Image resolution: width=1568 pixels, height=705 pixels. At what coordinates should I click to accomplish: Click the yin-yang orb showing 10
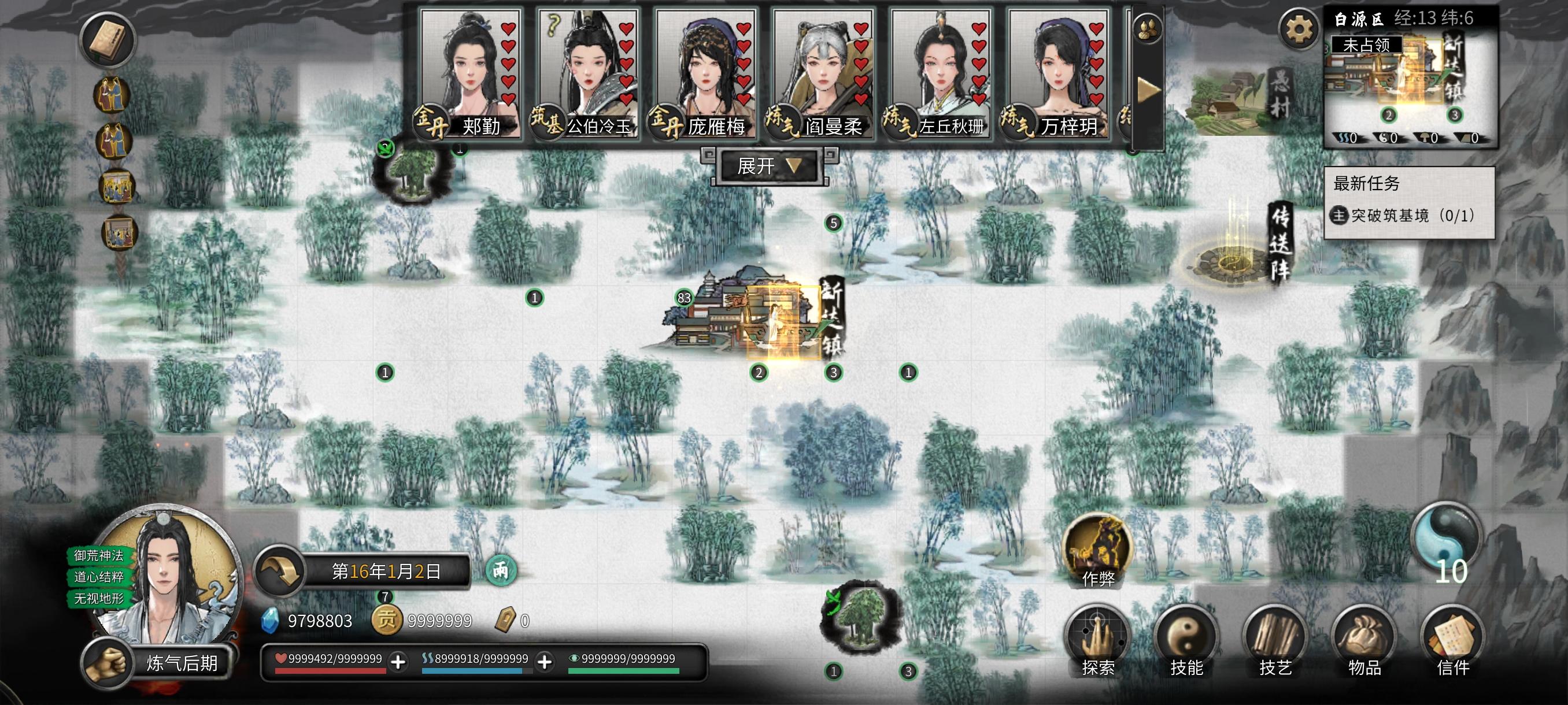point(1446,541)
